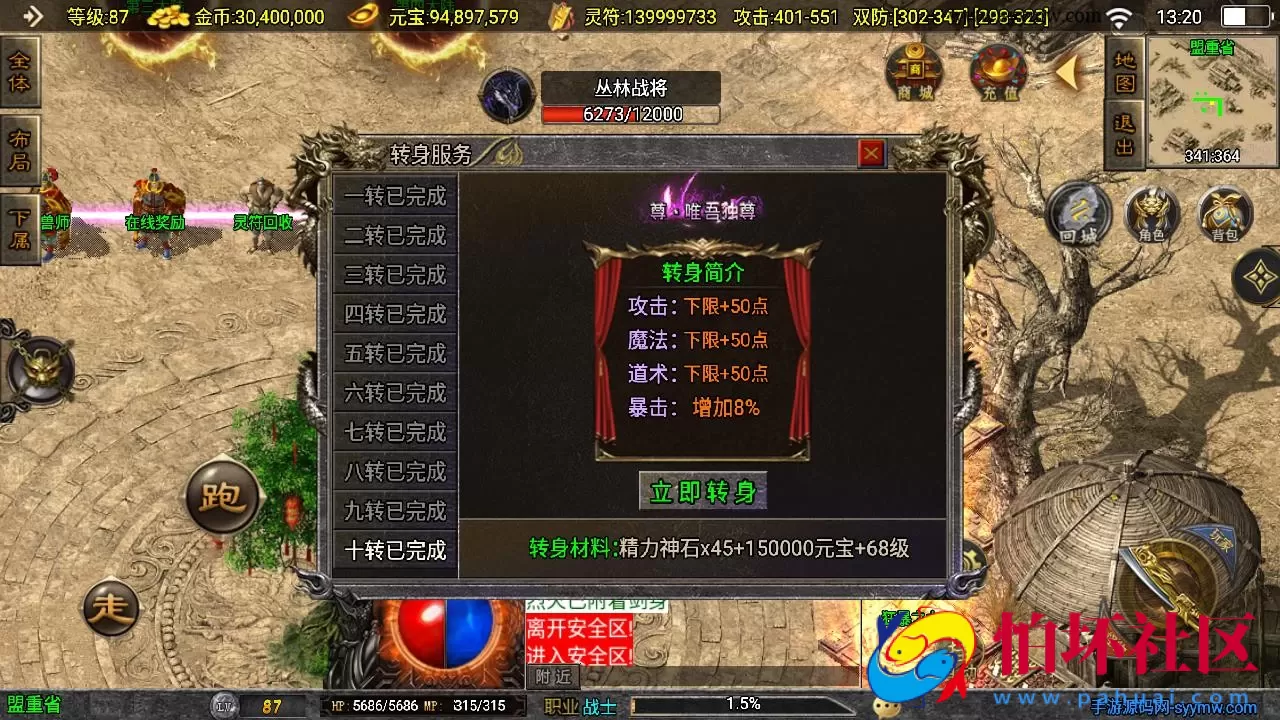Click the minimap in the top-right corner

coord(1212,100)
